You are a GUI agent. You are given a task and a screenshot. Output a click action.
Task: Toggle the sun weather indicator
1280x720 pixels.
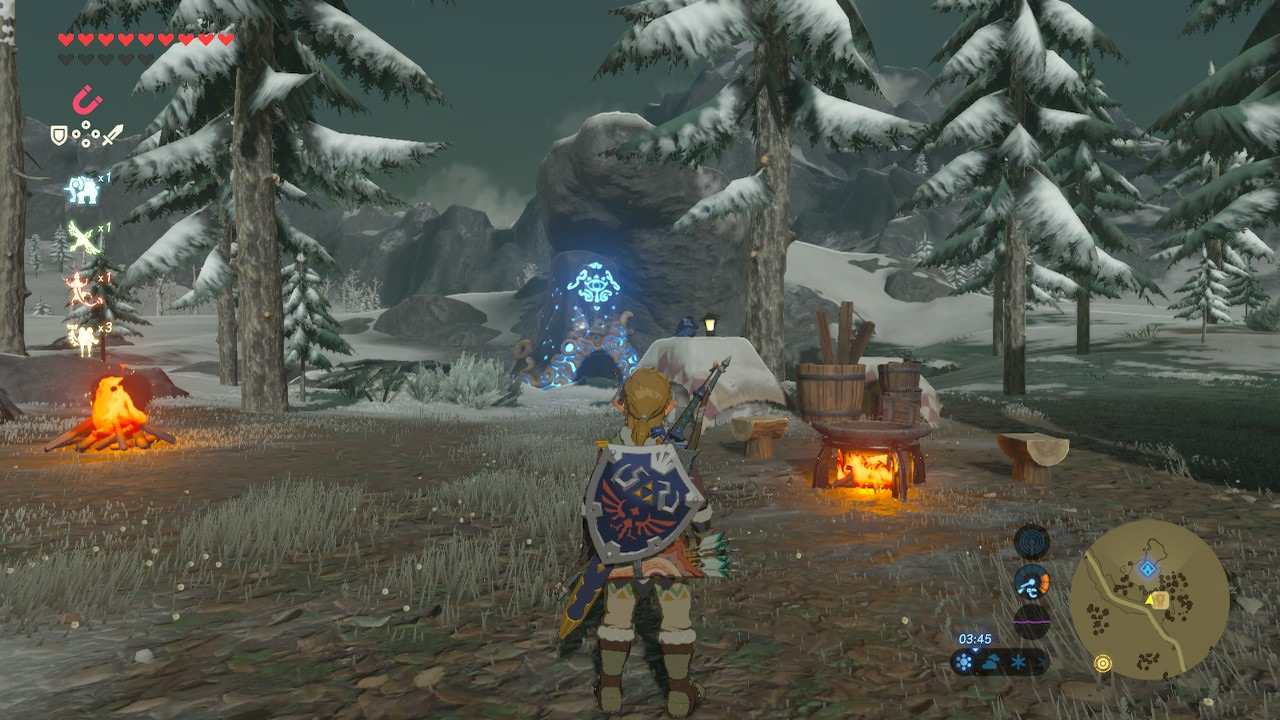point(964,662)
